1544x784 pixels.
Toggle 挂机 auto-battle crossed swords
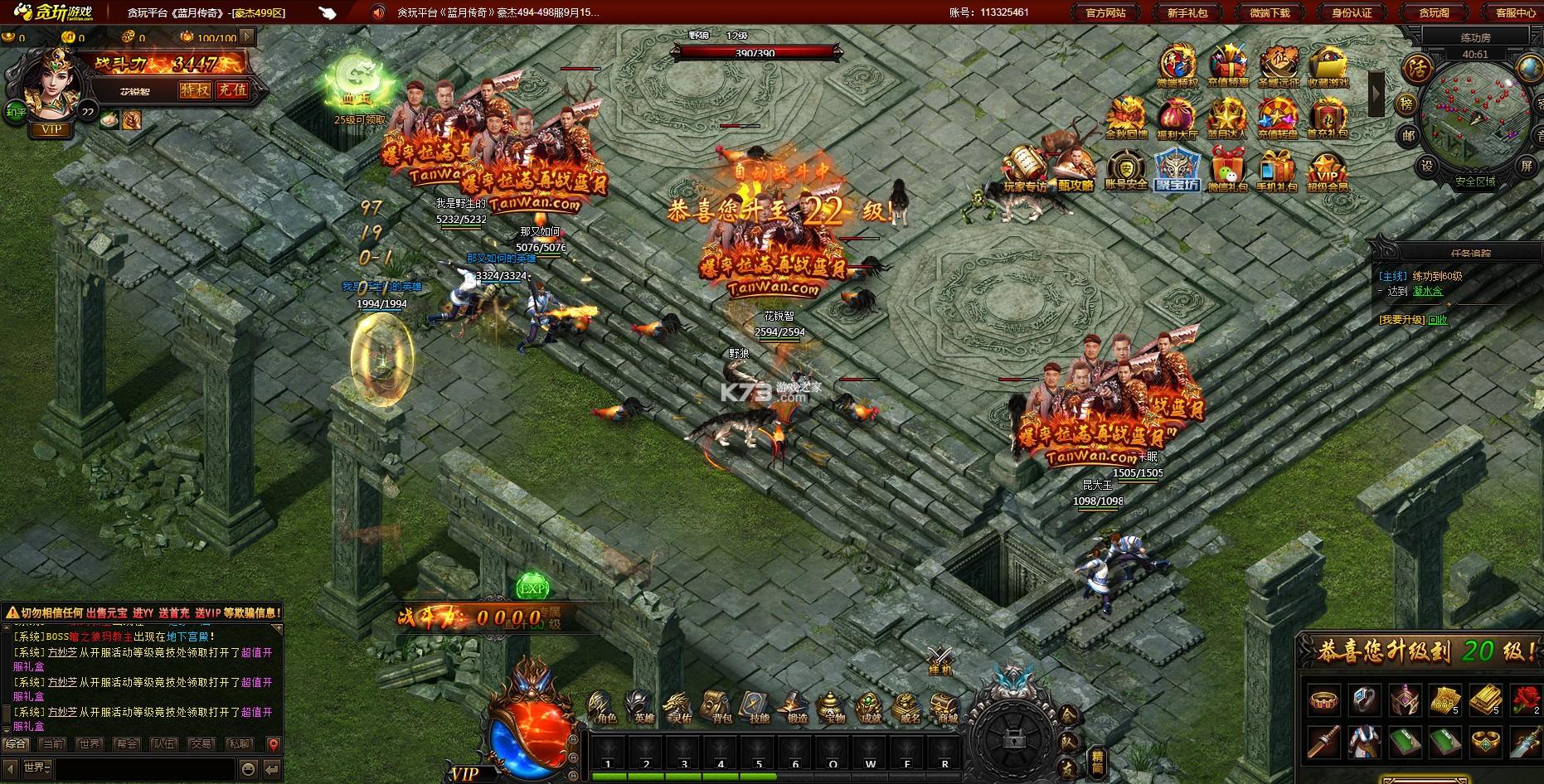[940, 661]
